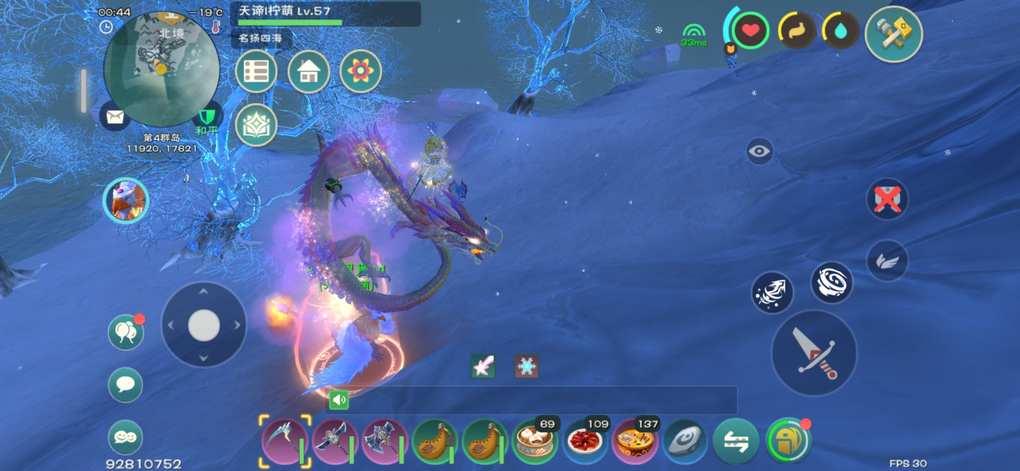Select the scythe hotbar slot
This screenshot has height=471, width=1020.
pos(283,440)
